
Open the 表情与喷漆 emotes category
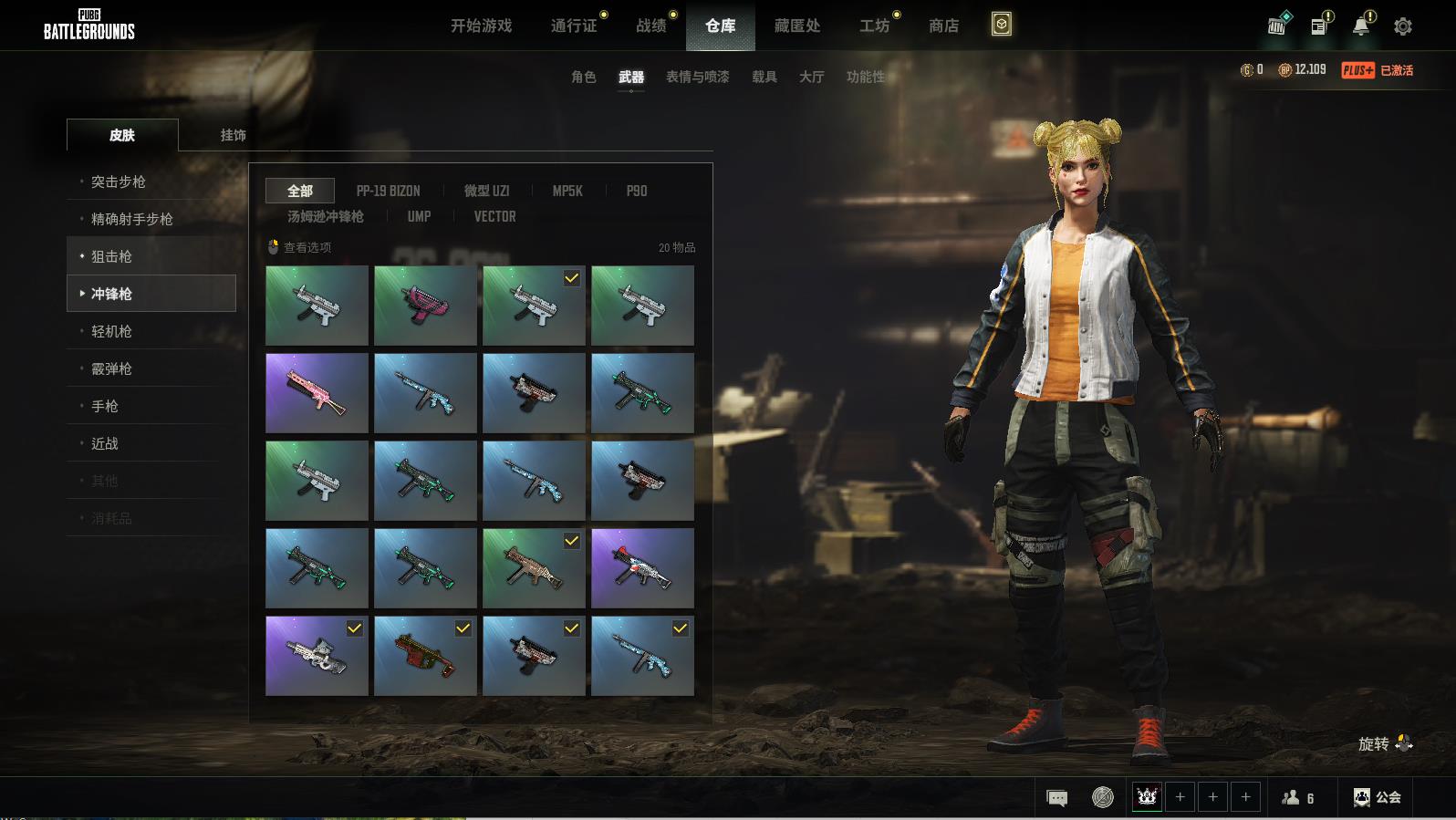pos(697,78)
